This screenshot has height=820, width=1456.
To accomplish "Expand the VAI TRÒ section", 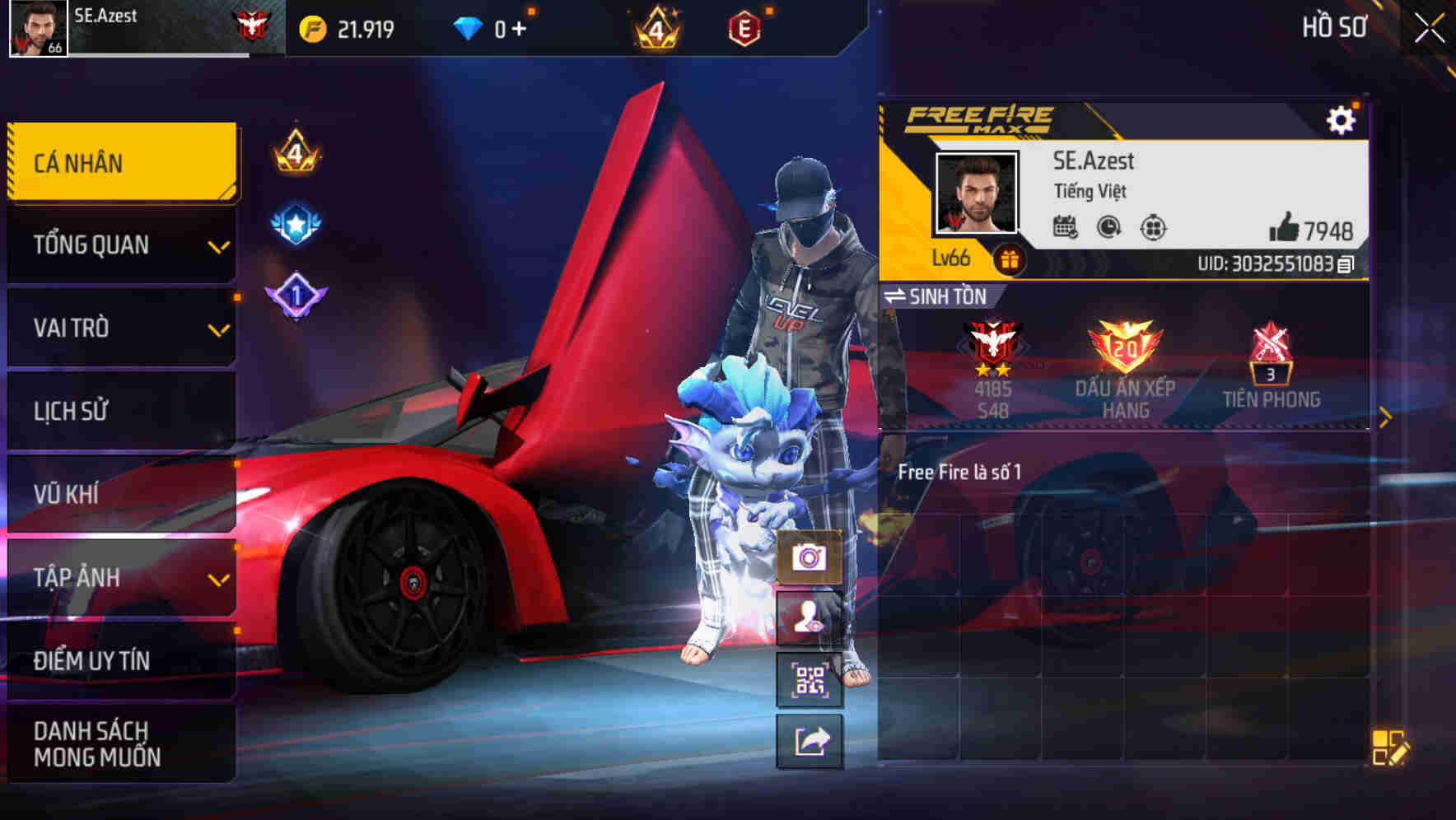I will coord(120,328).
